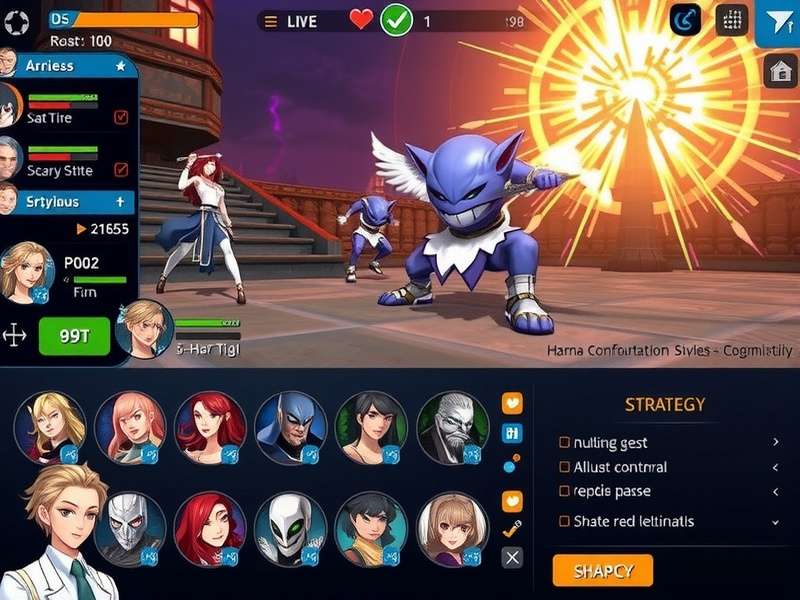Check the 'repcis passe' strategy option
The height and width of the screenshot is (600, 800).
(x=565, y=492)
